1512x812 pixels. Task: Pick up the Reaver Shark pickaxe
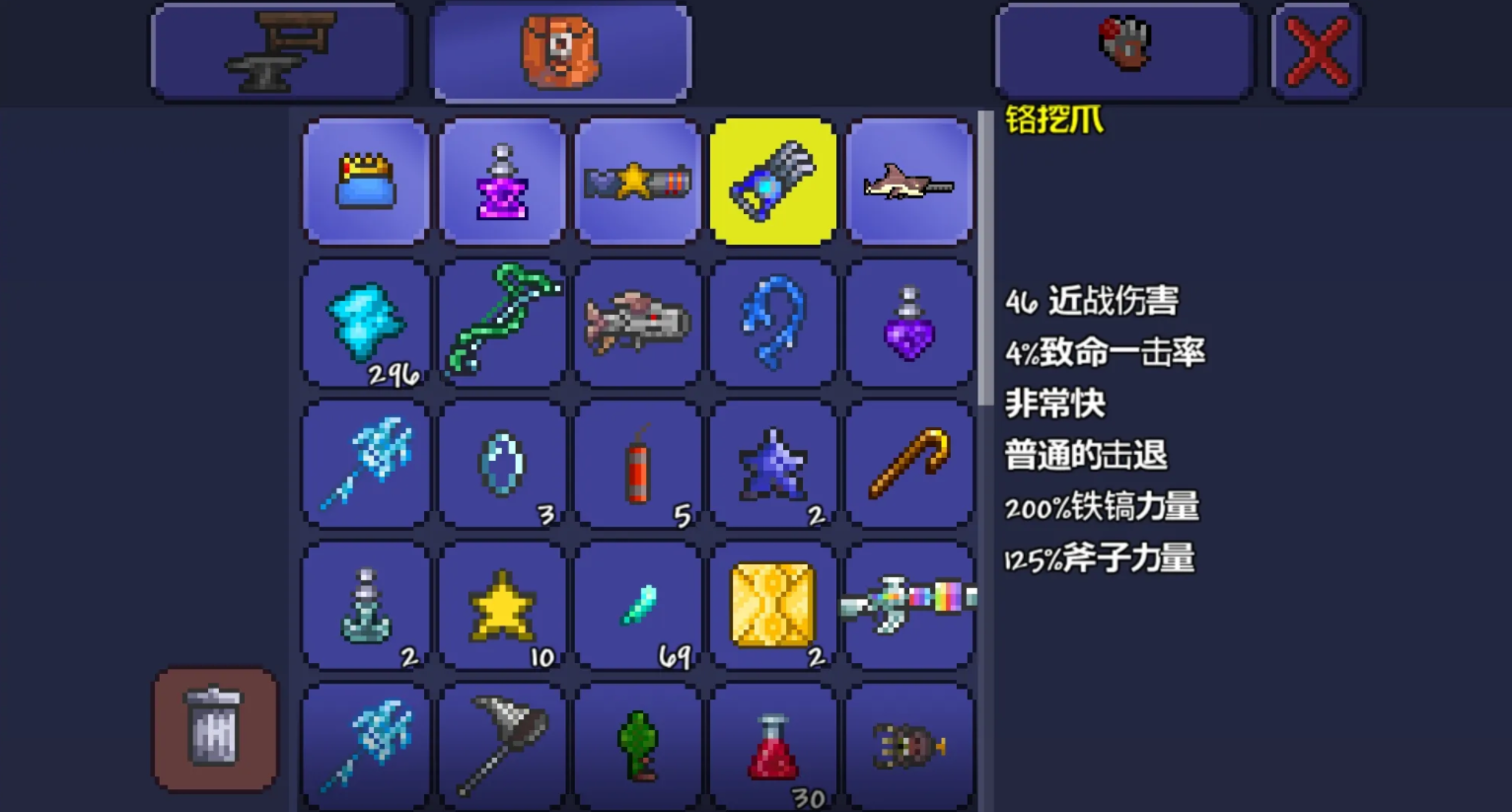click(909, 181)
